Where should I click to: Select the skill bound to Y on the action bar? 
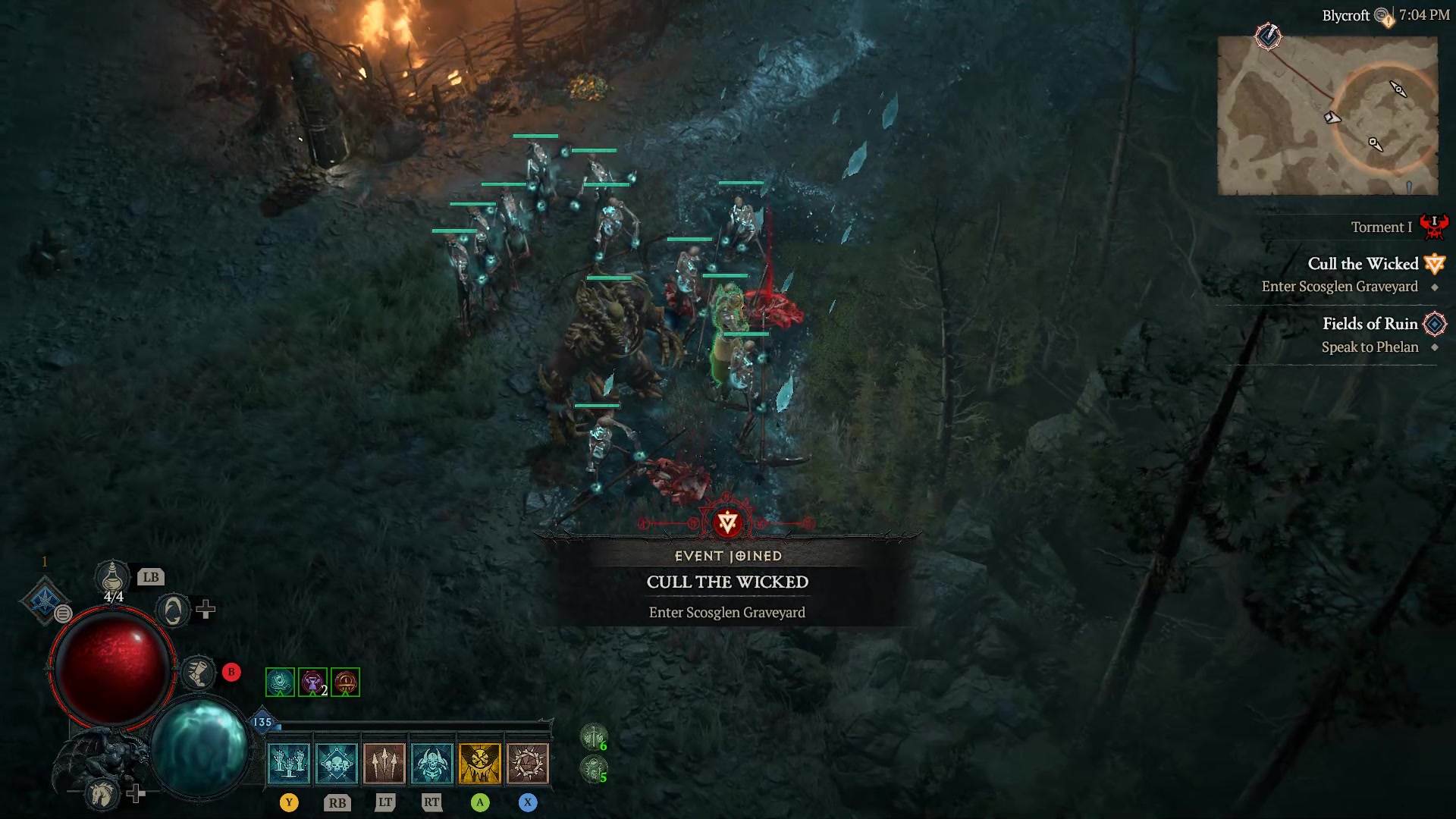[x=290, y=762]
